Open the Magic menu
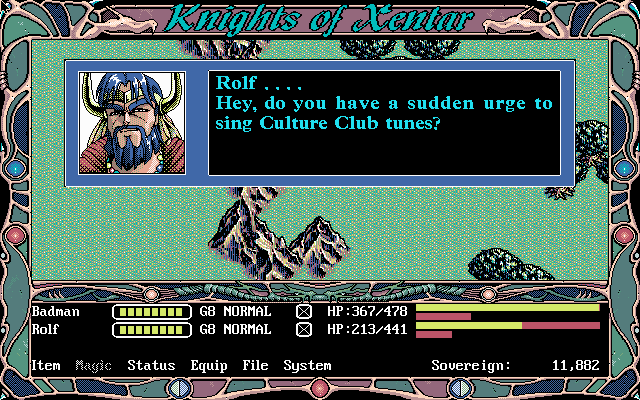640x400 pixels. (94, 366)
